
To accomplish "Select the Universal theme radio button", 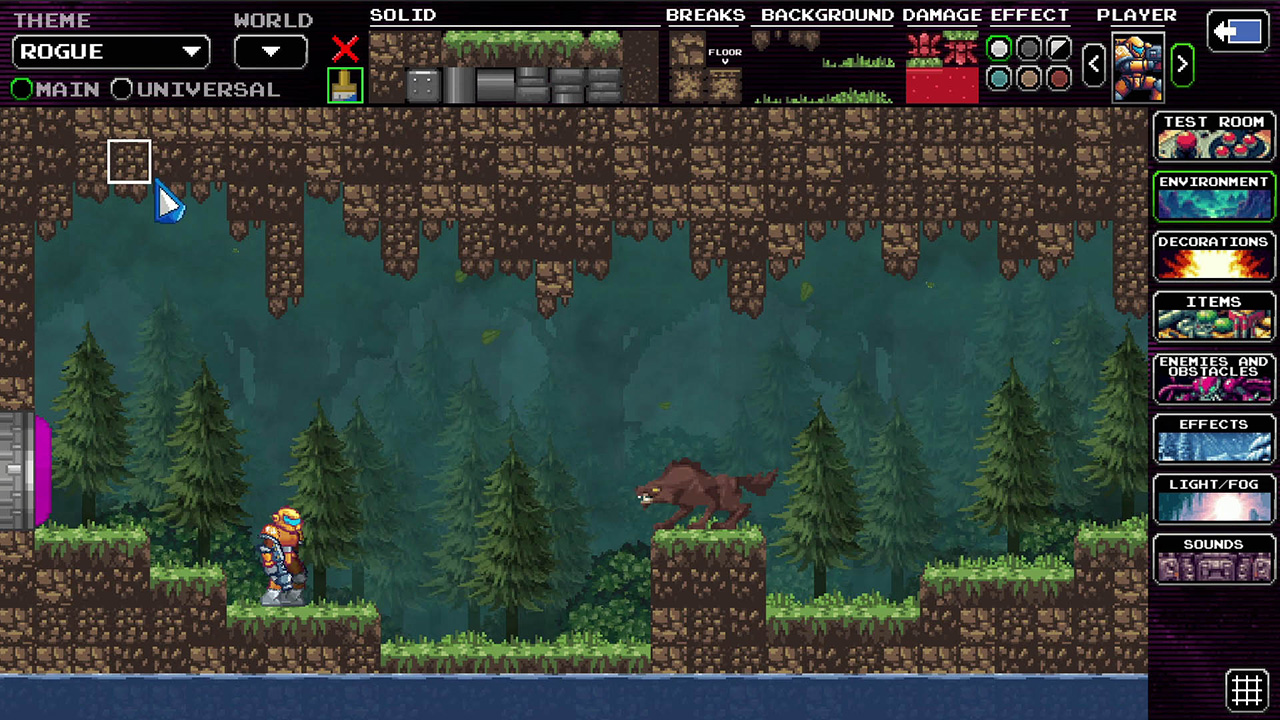I will click(x=121, y=89).
